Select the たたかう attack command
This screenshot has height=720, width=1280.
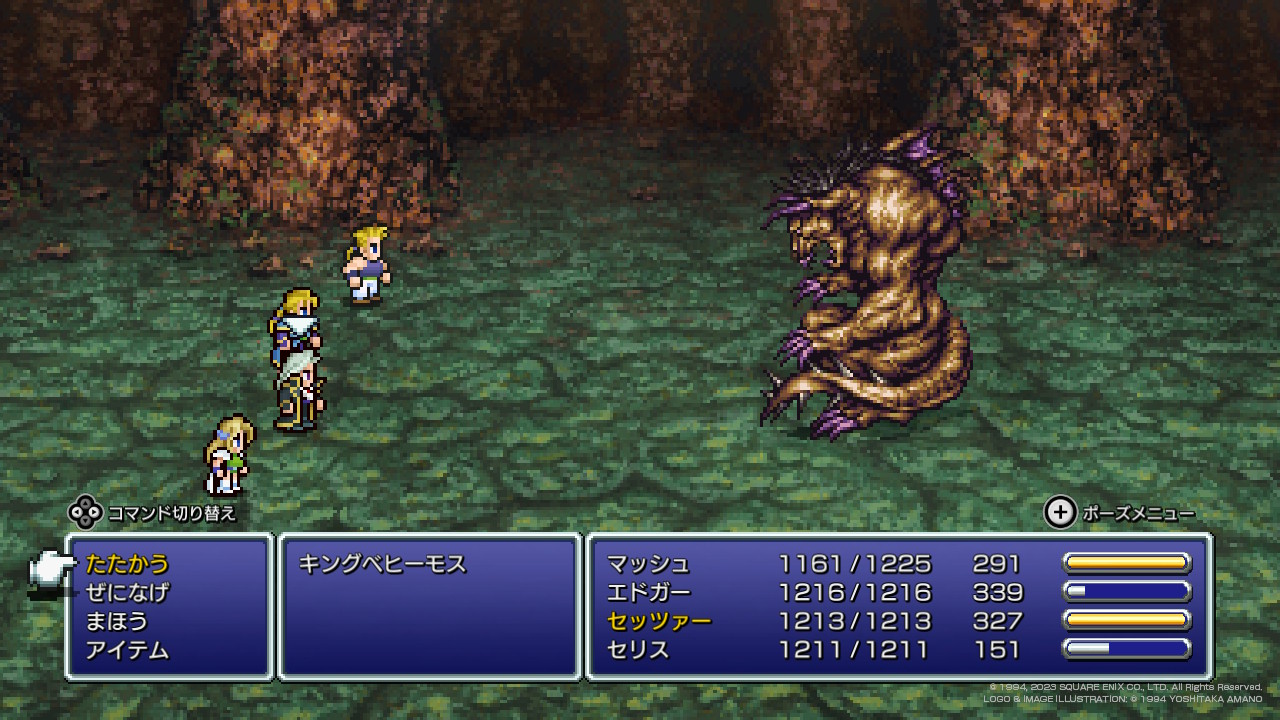tap(127, 564)
